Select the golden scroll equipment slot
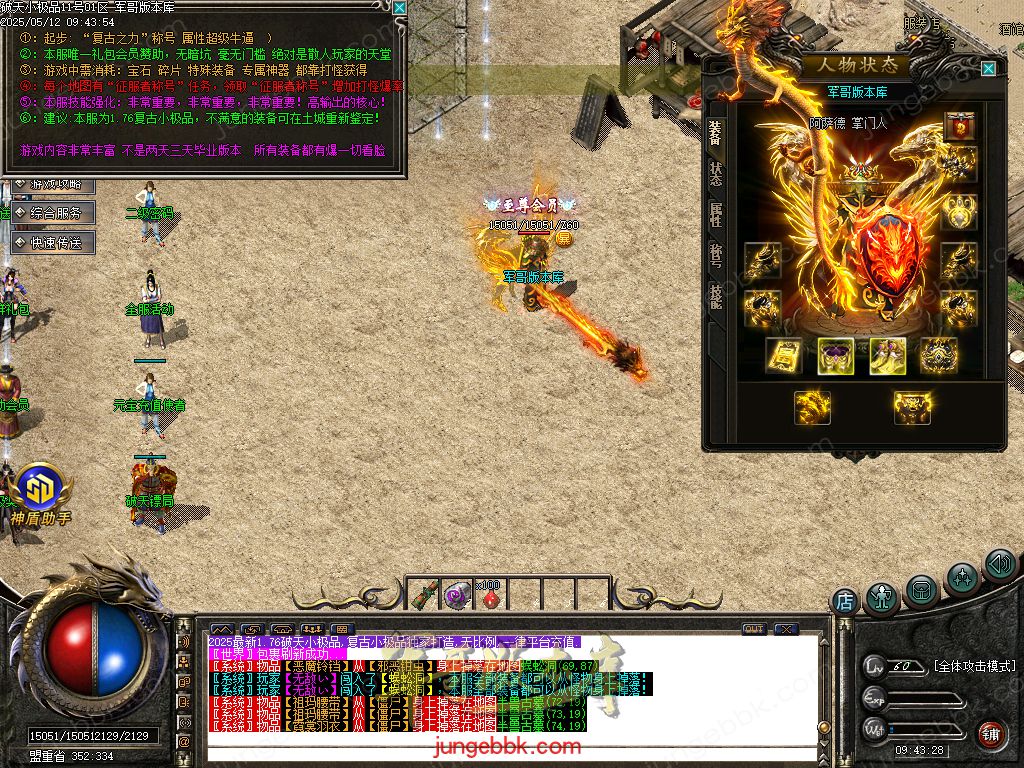This screenshot has height=768, width=1024. 783,356
